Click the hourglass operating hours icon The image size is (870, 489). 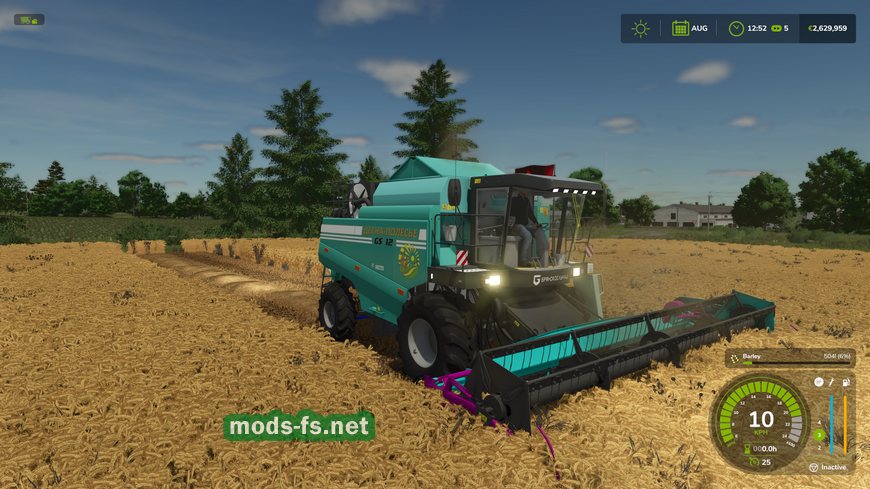[749, 448]
